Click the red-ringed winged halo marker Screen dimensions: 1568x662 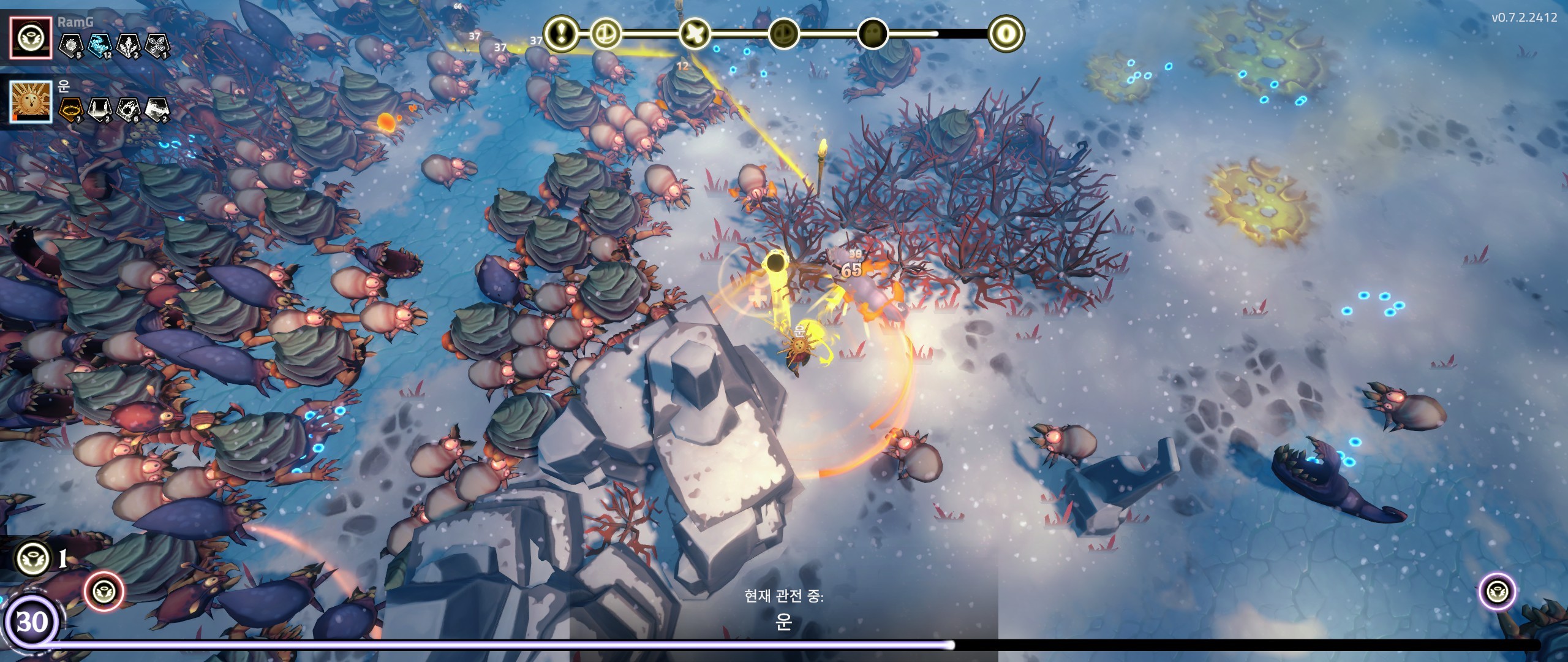pyautogui.click(x=104, y=592)
